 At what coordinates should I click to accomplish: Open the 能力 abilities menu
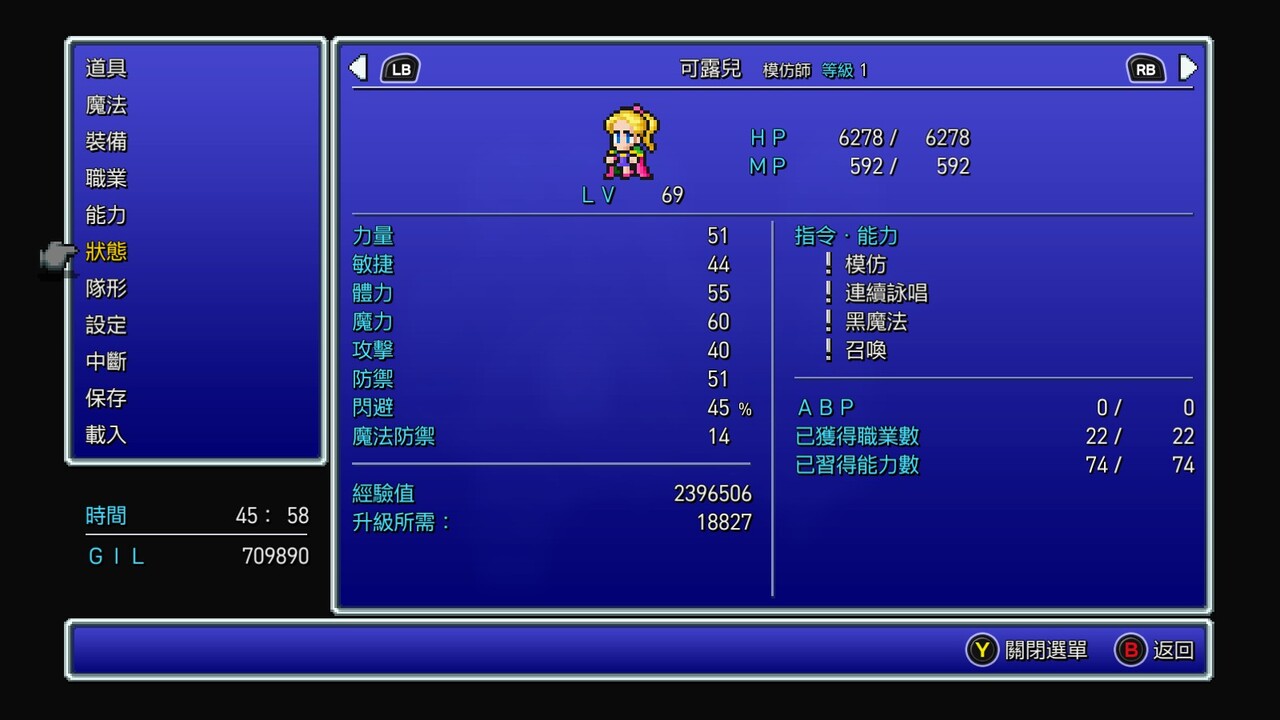[106, 215]
